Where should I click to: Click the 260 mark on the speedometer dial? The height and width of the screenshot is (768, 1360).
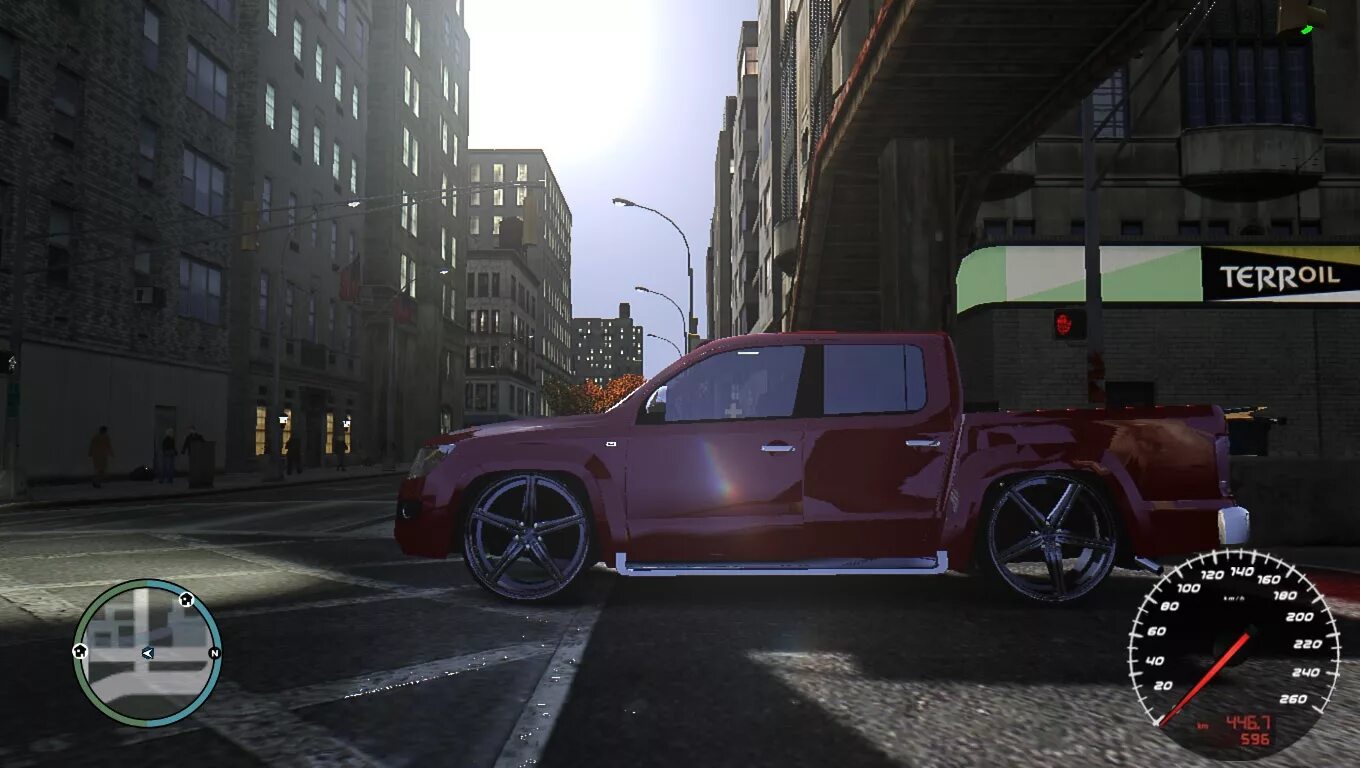[x=1295, y=697]
